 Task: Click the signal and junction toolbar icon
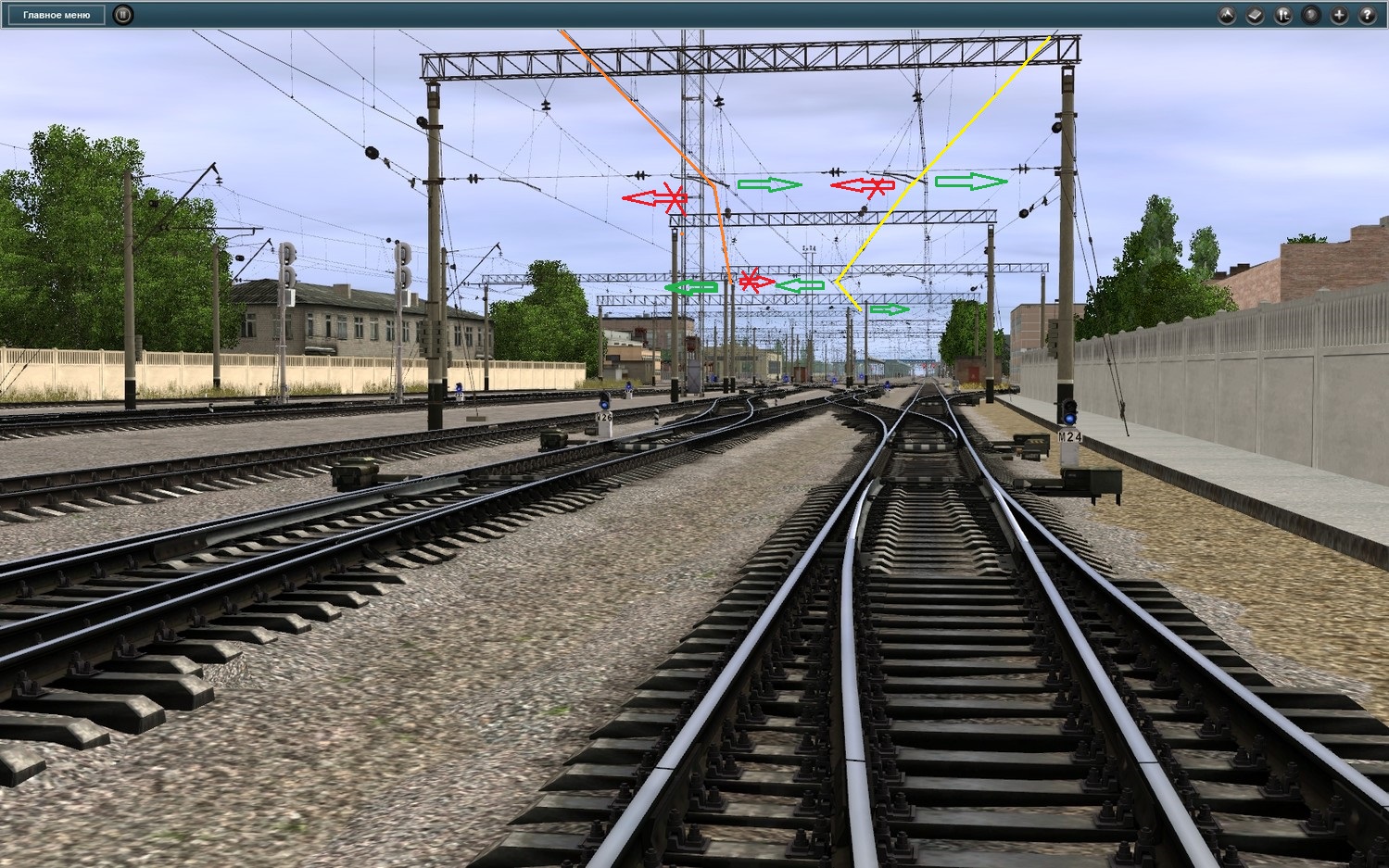point(1283,15)
